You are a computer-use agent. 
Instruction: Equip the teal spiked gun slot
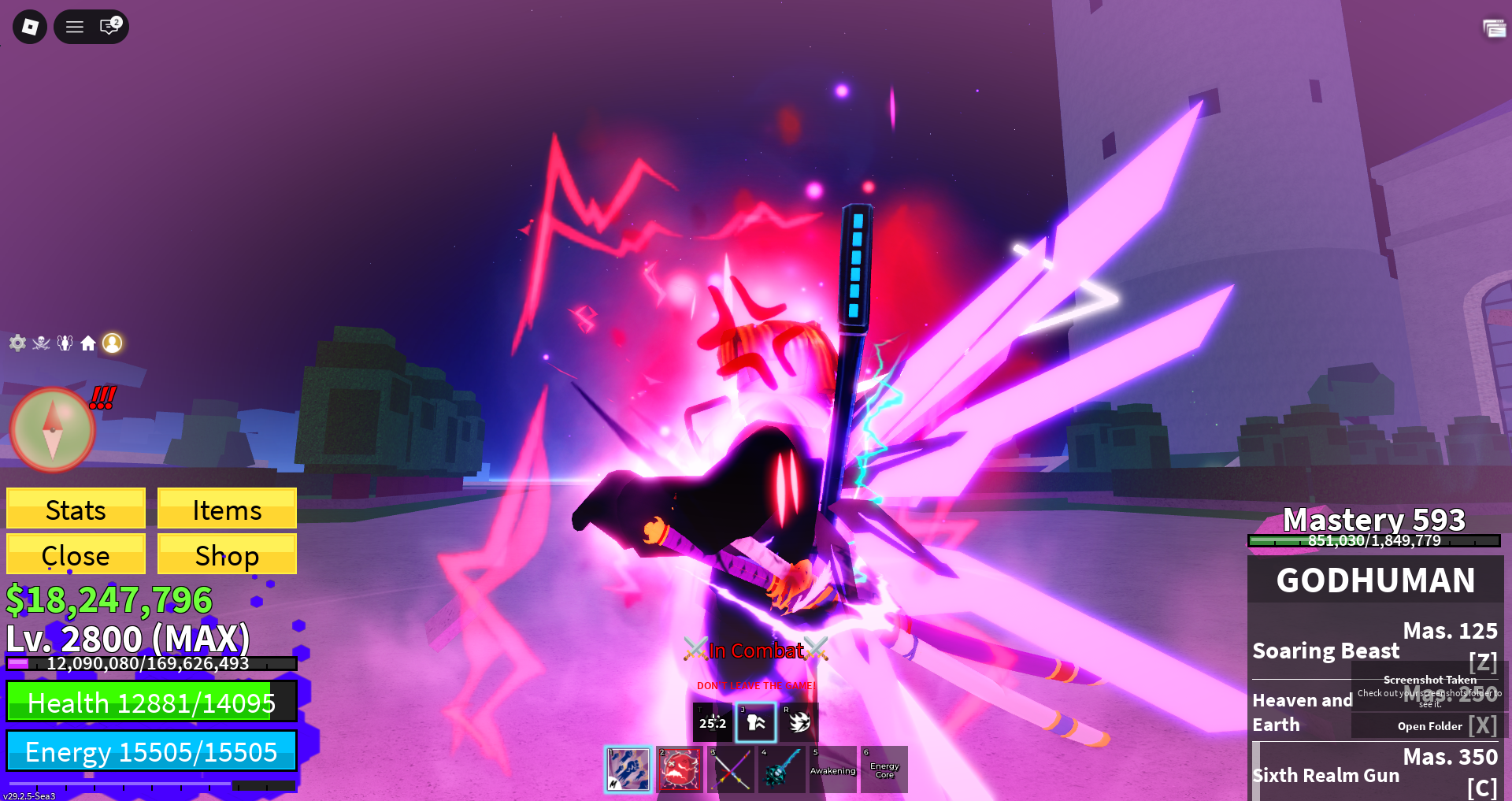pos(781,769)
